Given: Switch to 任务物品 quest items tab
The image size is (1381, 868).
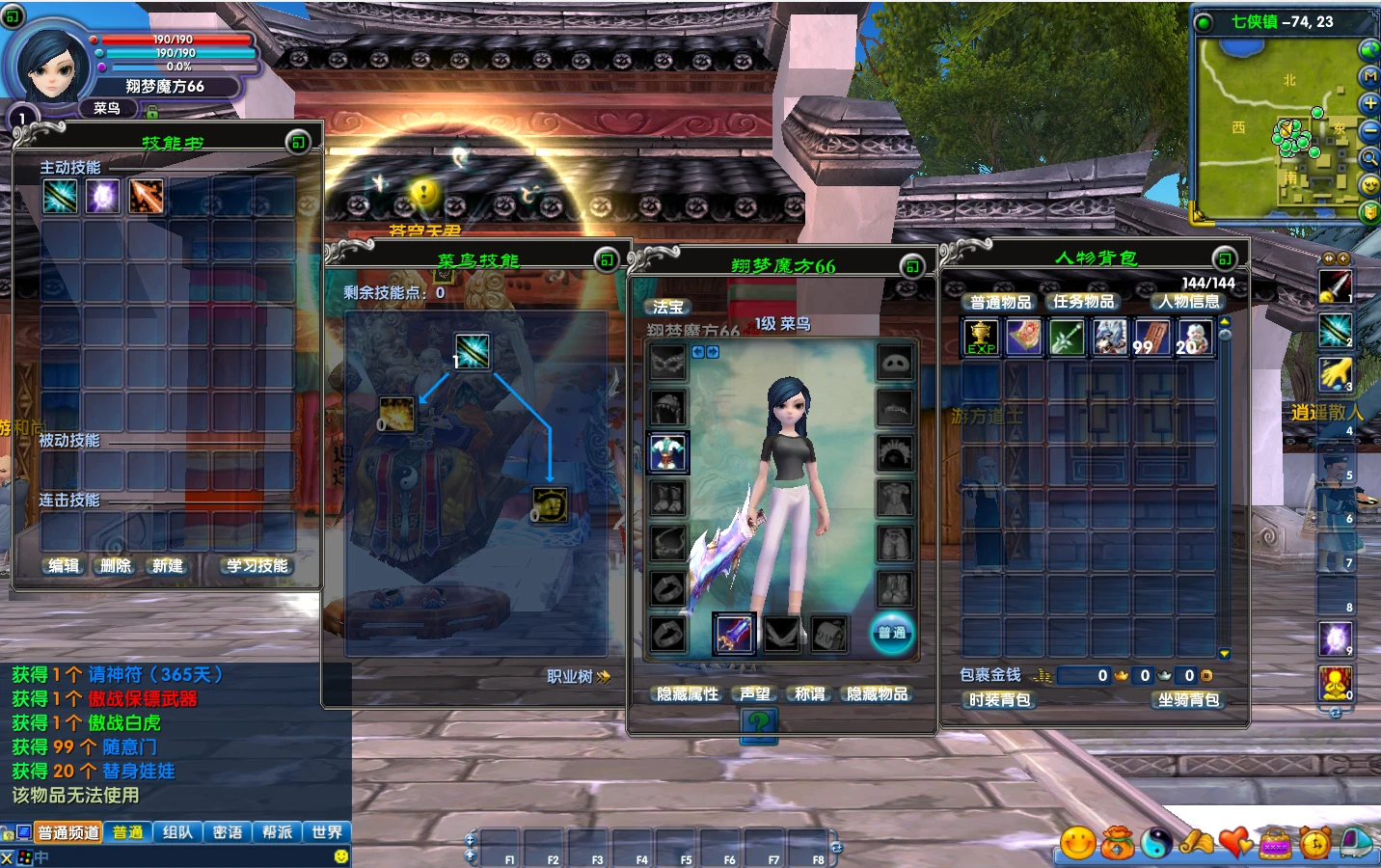Looking at the screenshot, I should [1083, 302].
